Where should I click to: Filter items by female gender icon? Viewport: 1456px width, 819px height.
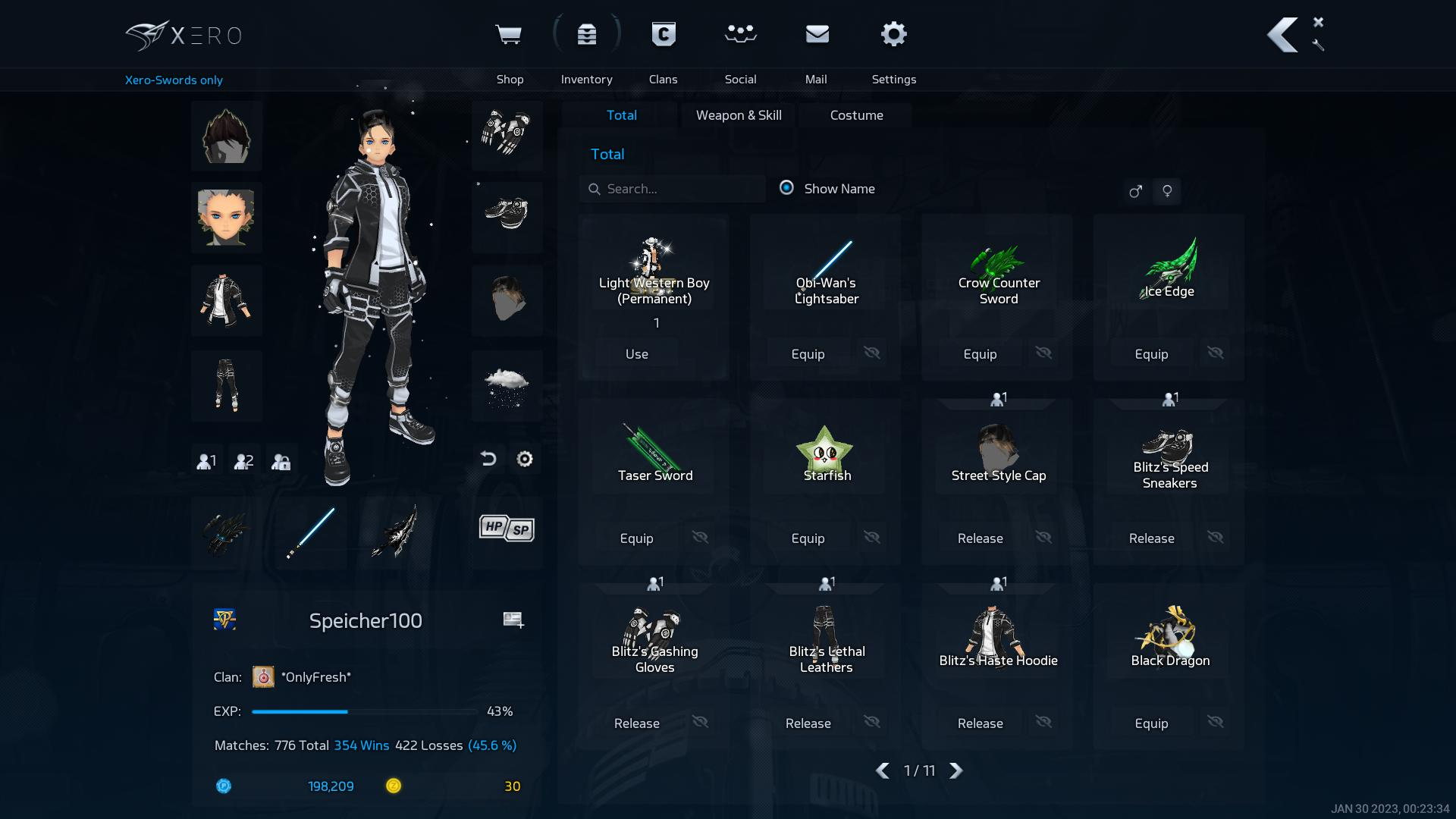(x=1167, y=191)
